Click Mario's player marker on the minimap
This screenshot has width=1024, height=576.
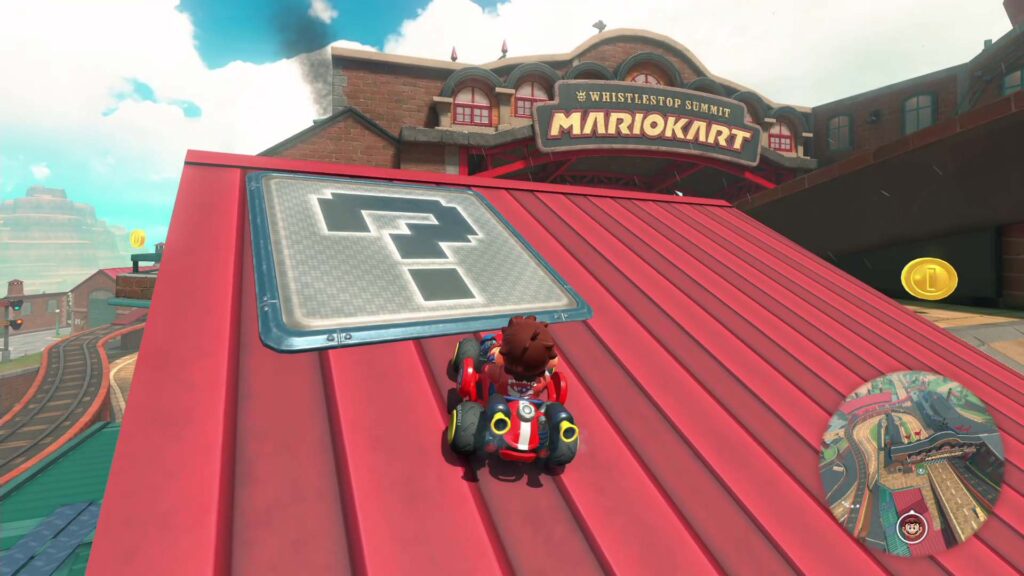pyautogui.click(x=910, y=524)
